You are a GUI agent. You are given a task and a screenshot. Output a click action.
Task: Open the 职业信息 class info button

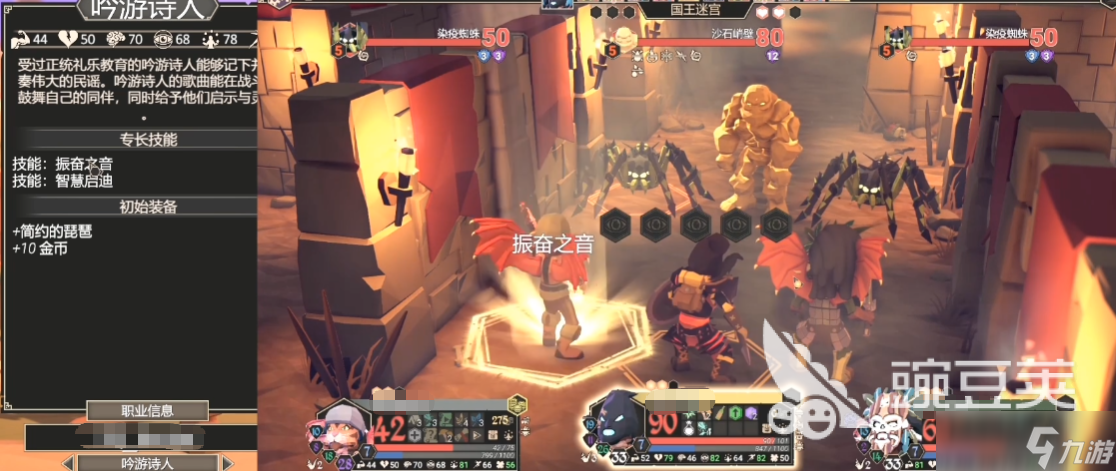[147, 410]
